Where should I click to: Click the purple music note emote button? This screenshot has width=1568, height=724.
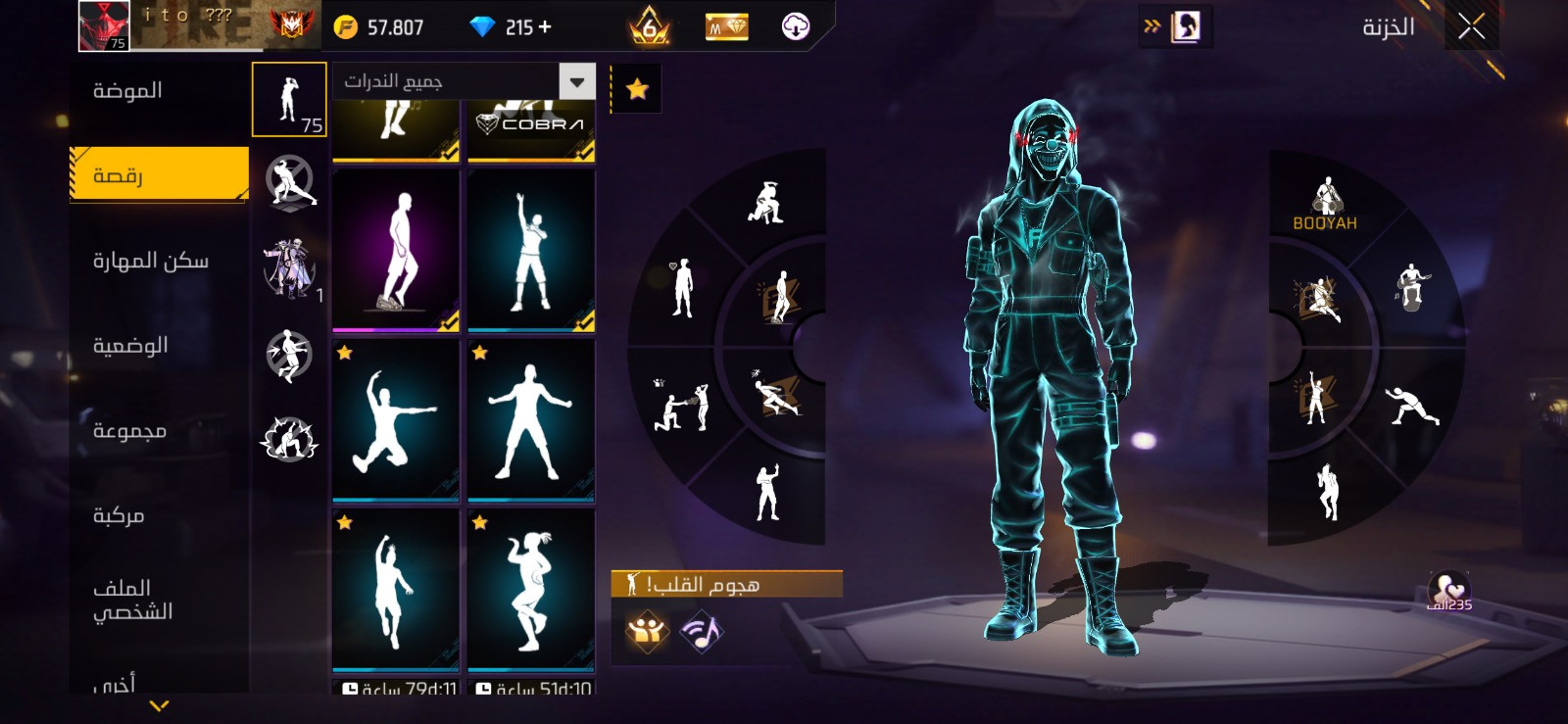coord(700,632)
